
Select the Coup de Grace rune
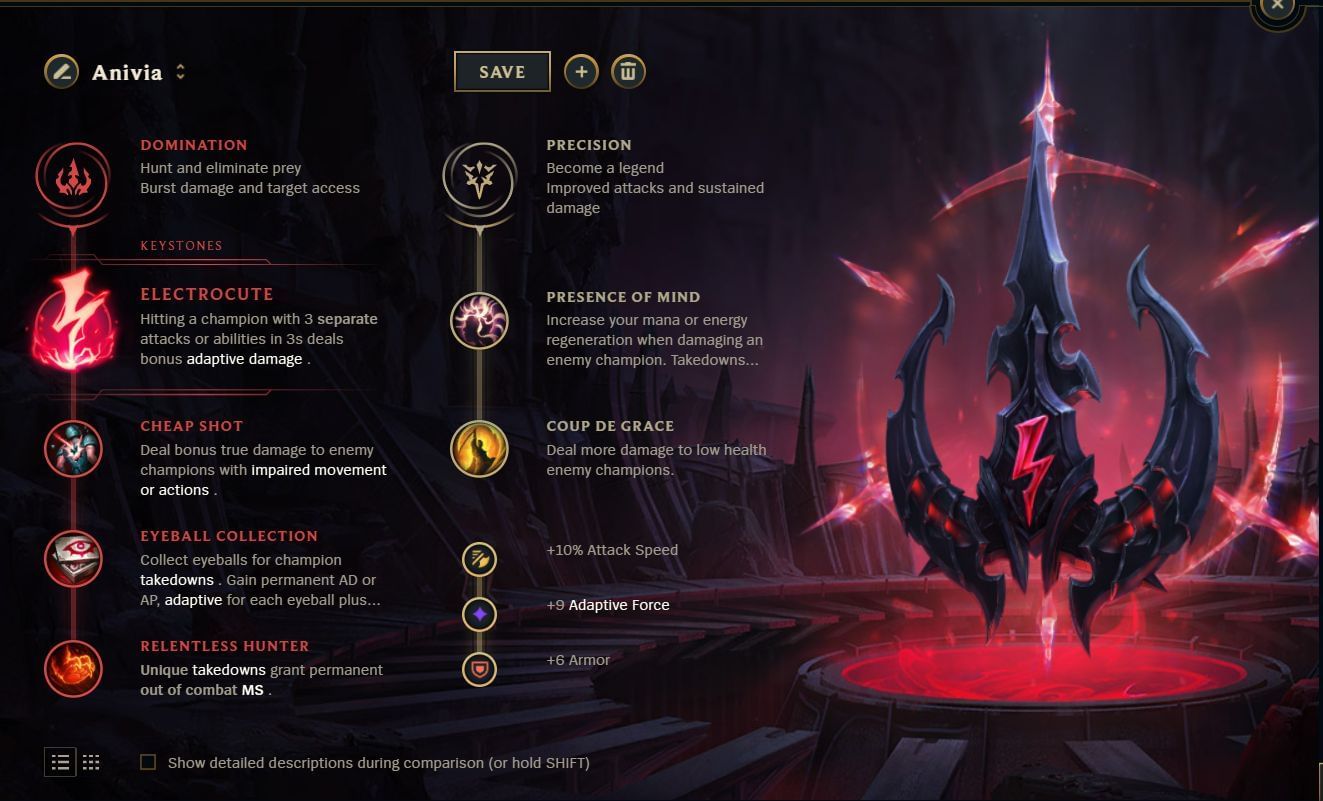[479, 448]
